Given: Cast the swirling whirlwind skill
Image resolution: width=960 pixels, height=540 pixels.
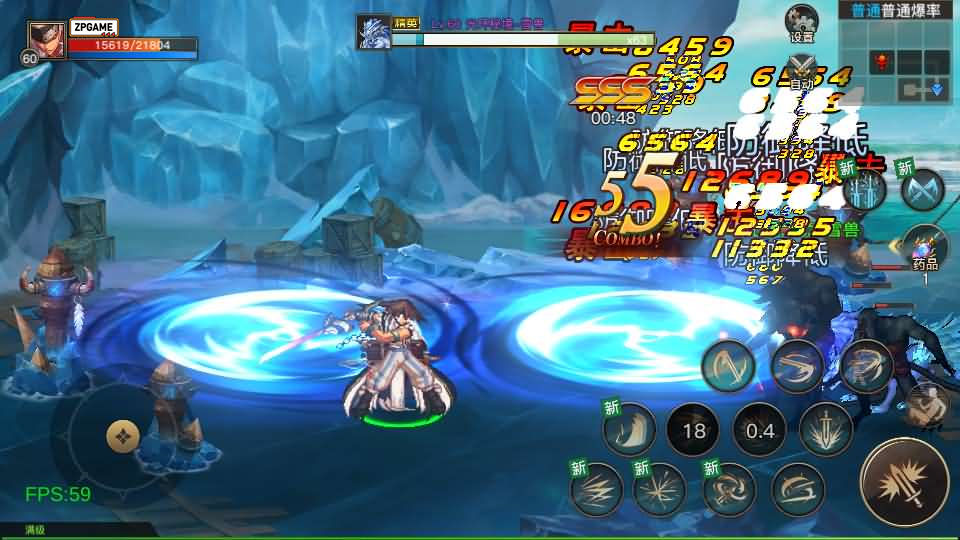Looking at the screenshot, I should coord(728,489).
